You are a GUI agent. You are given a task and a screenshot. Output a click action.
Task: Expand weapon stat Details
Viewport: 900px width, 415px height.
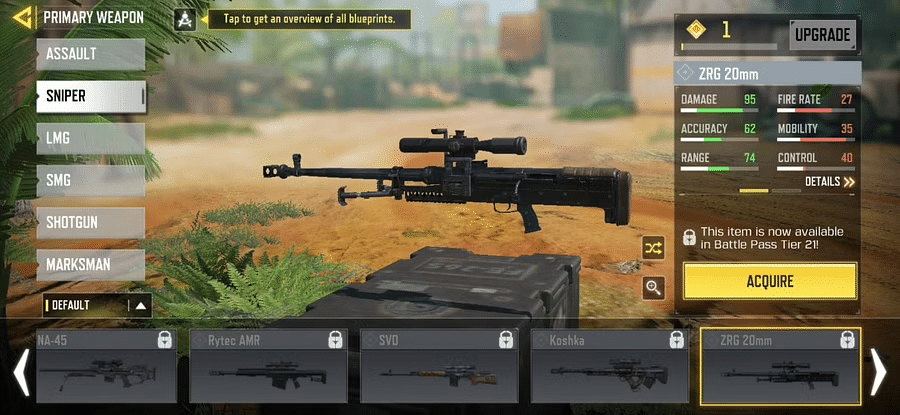point(830,182)
